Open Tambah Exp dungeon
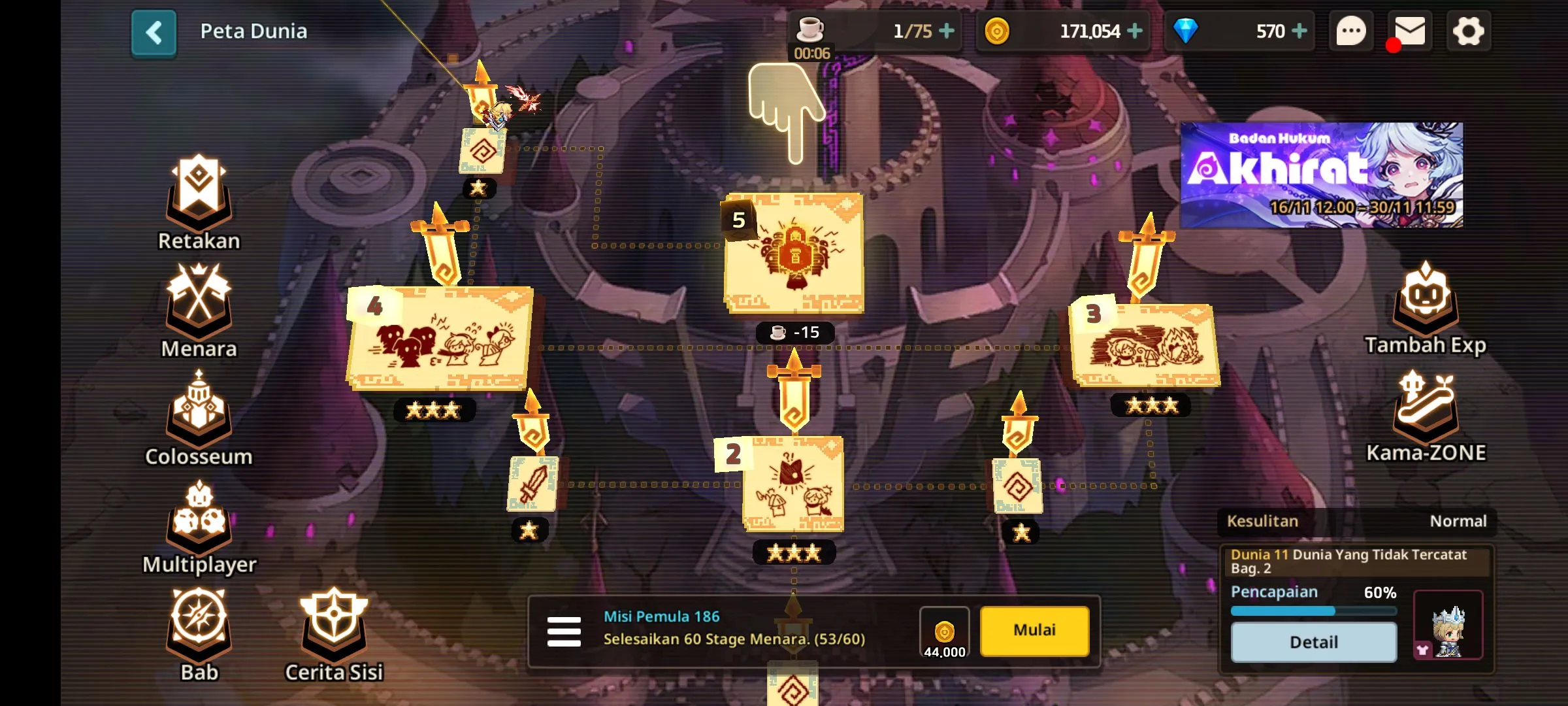The height and width of the screenshot is (706, 1568). click(x=1425, y=302)
